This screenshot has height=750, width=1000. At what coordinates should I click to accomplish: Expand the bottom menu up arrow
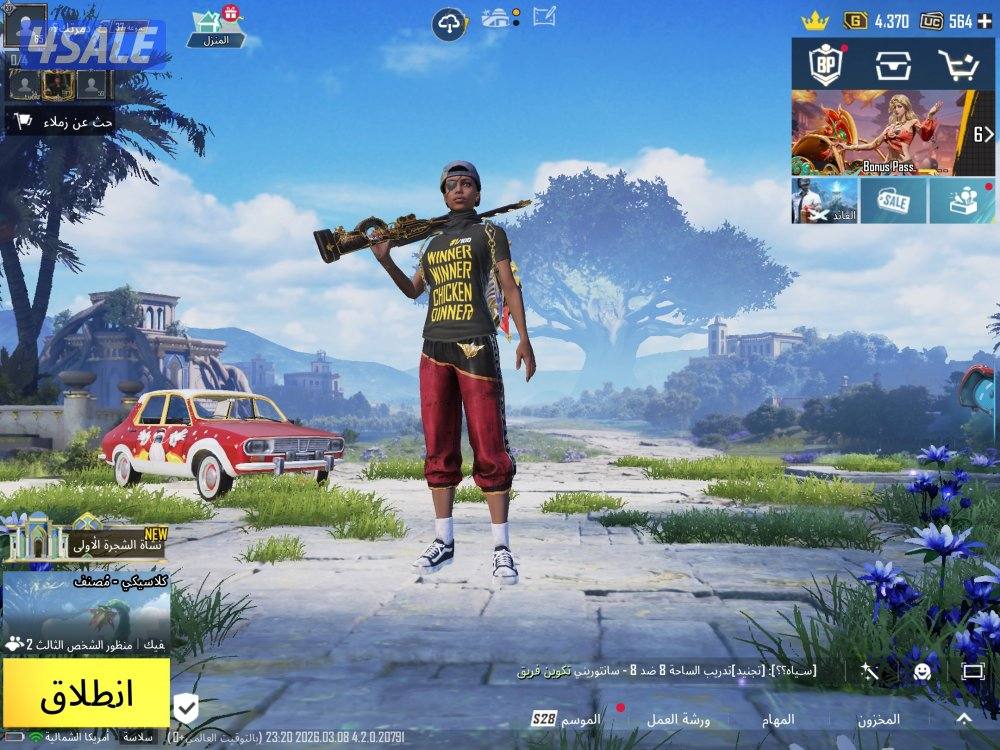click(x=964, y=718)
